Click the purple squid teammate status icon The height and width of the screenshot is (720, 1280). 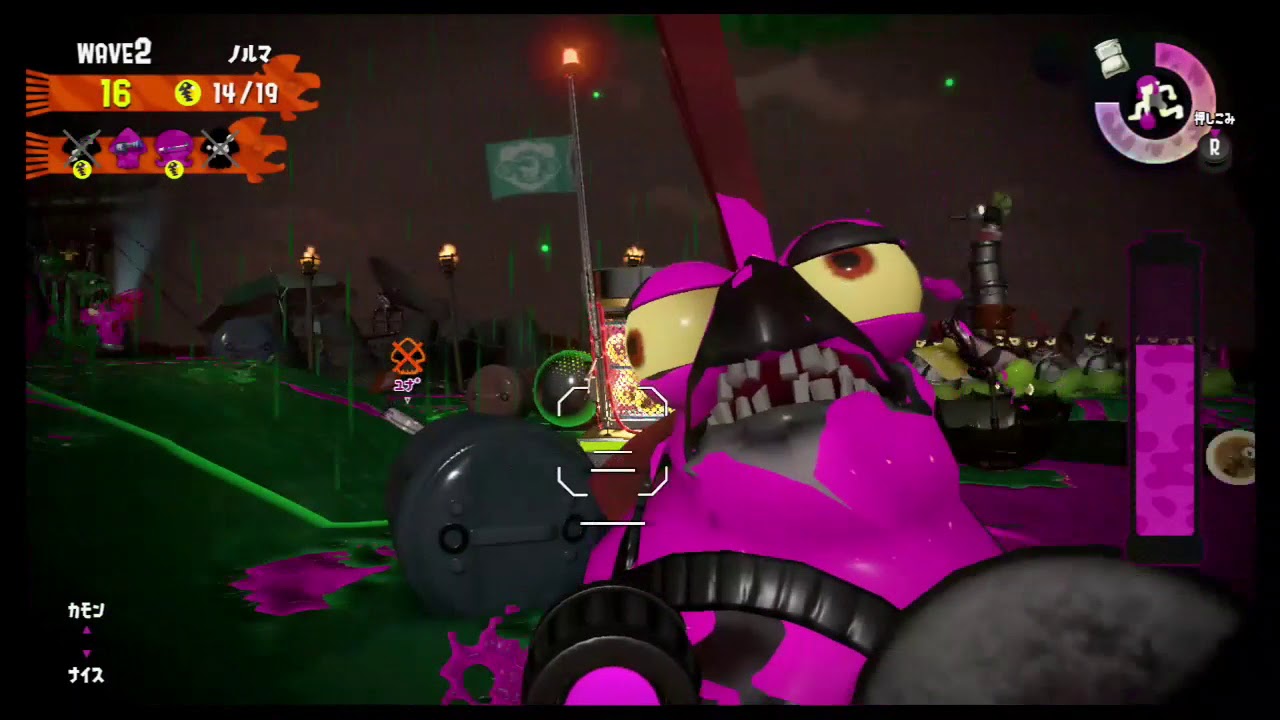[x=128, y=148]
